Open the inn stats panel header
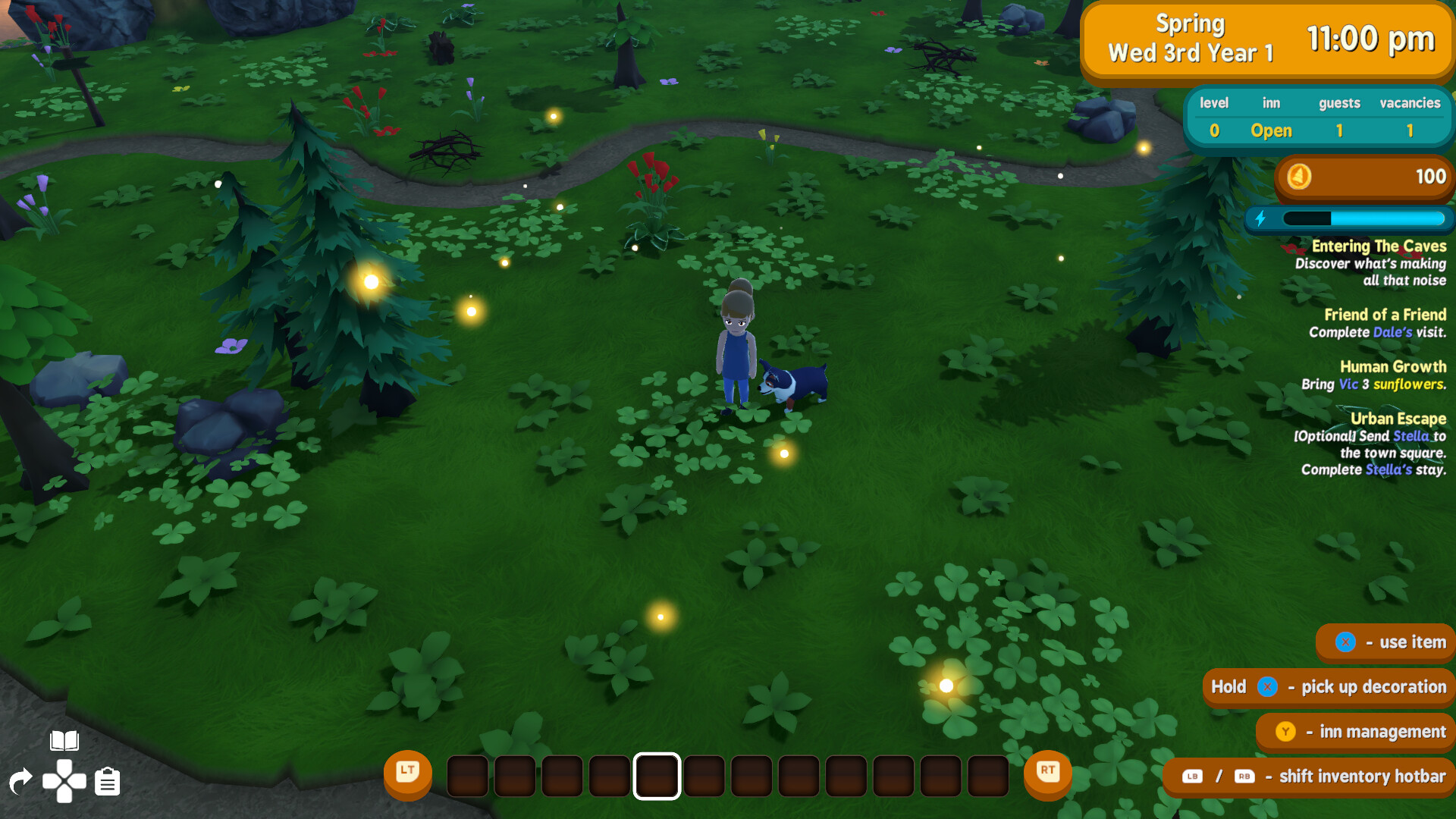The width and height of the screenshot is (1456, 819). click(x=1318, y=103)
